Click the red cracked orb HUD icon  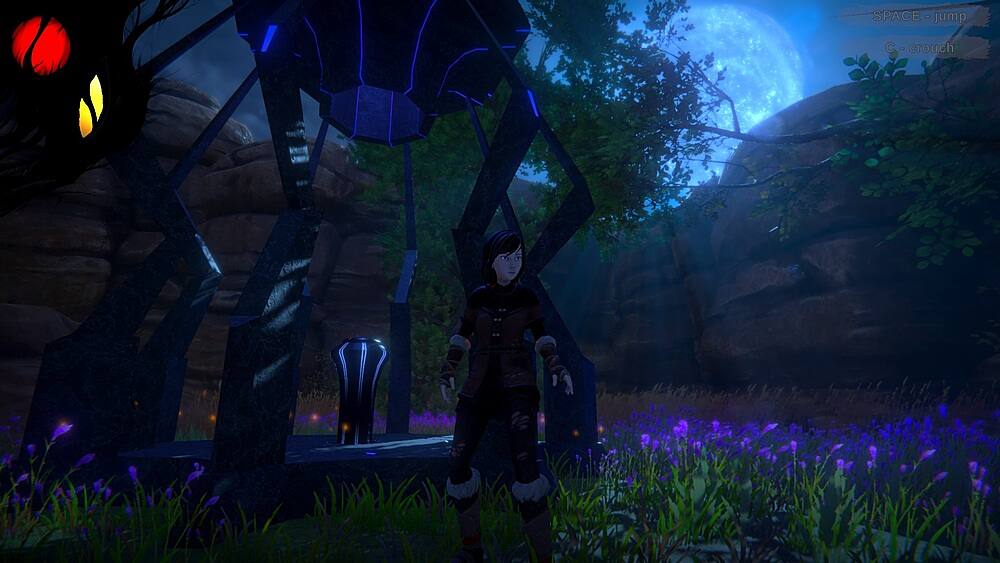pos(41,45)
